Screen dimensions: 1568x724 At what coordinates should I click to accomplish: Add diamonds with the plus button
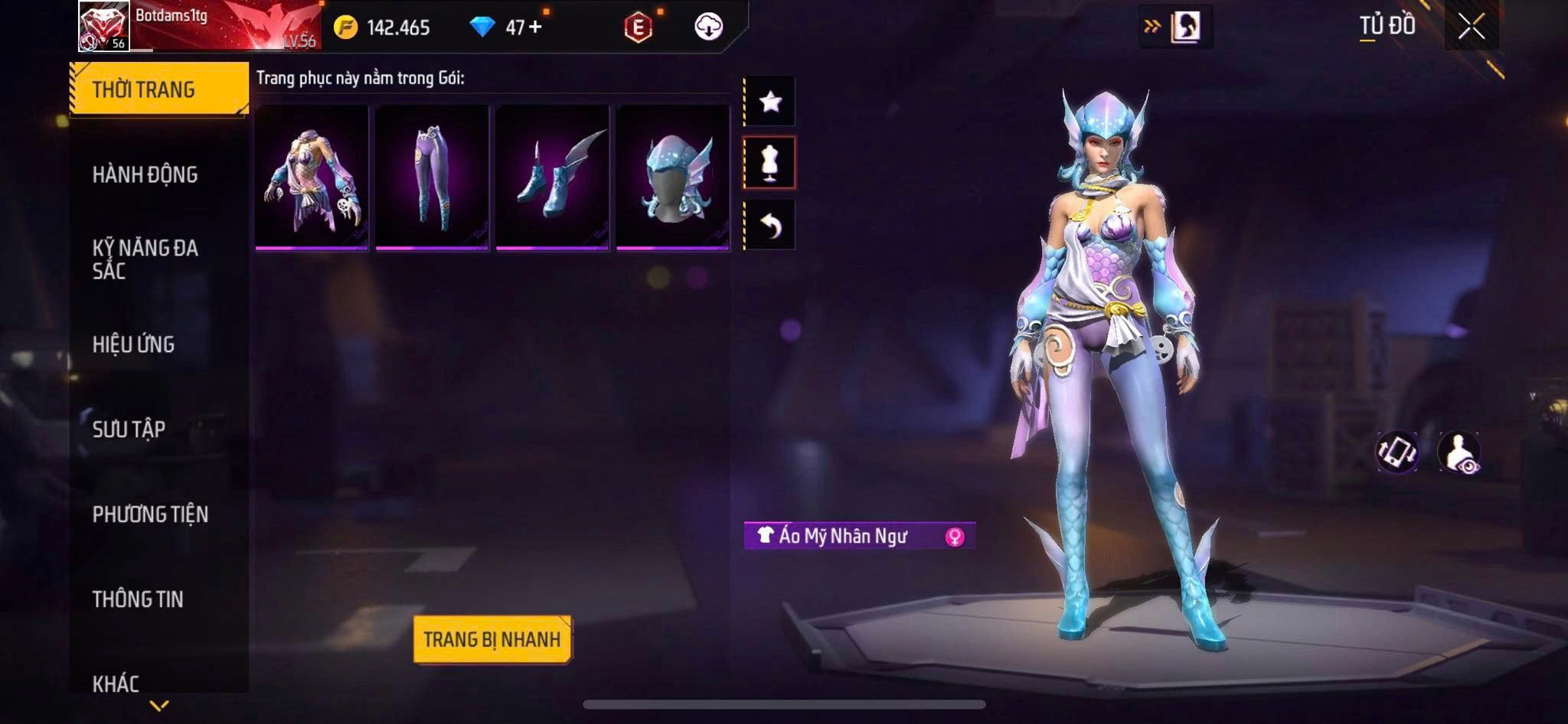[x=534, y=28]
